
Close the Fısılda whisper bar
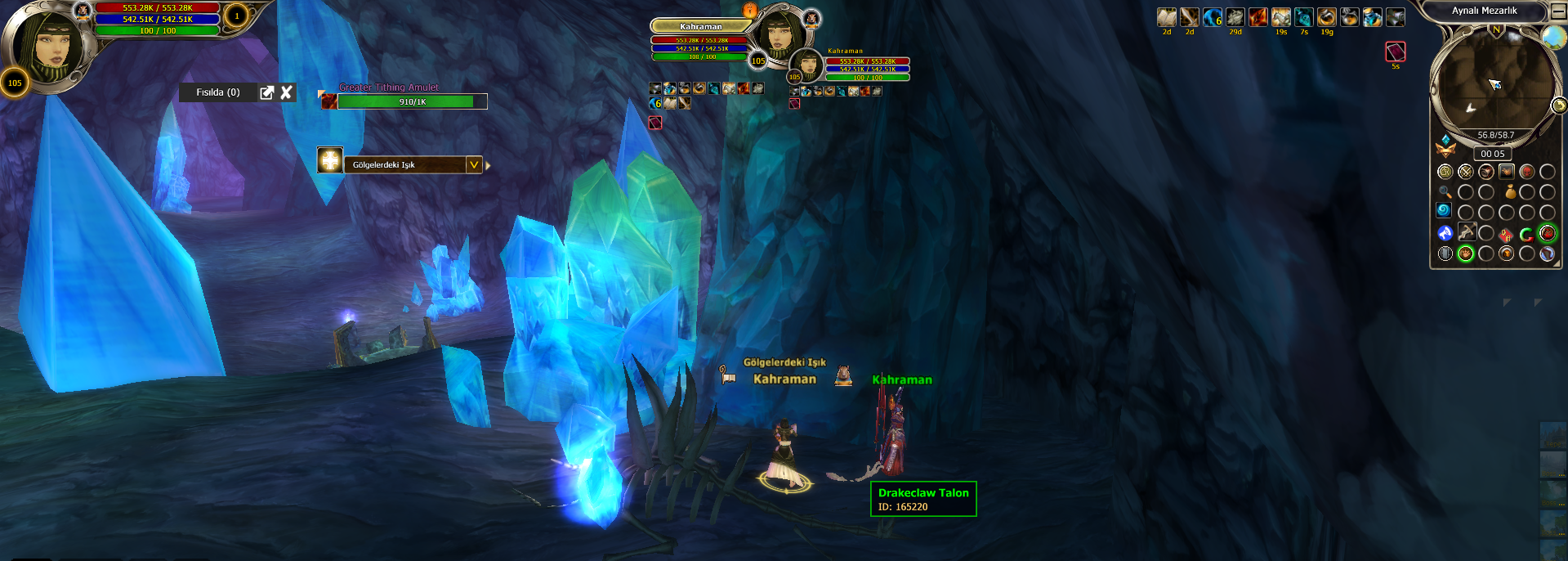pos(286,92)
